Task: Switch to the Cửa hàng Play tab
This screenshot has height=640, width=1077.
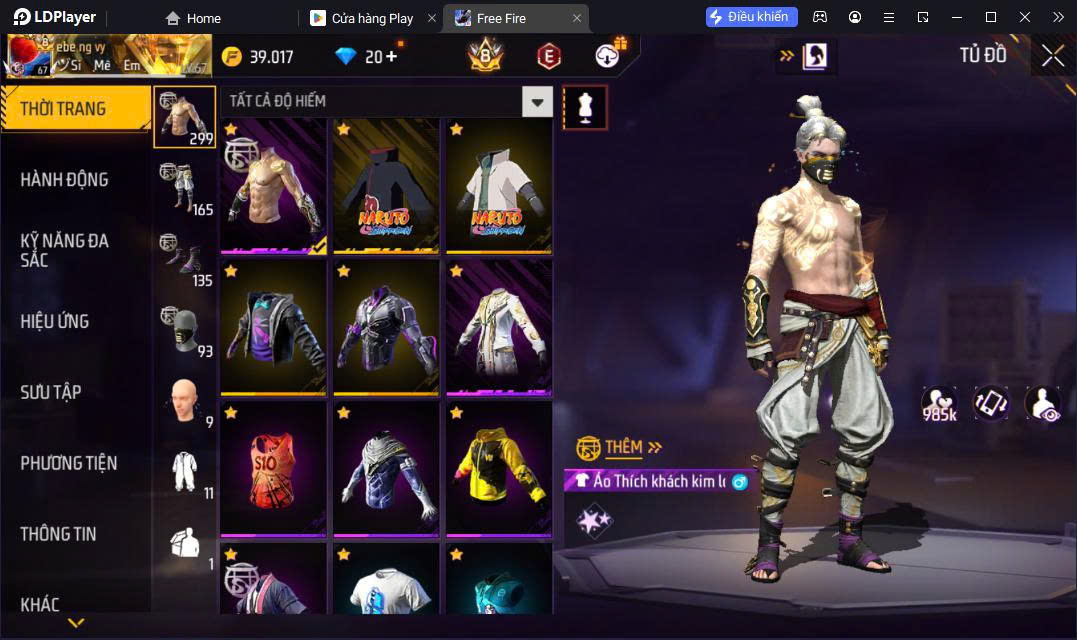Action: tap(372, 18)
